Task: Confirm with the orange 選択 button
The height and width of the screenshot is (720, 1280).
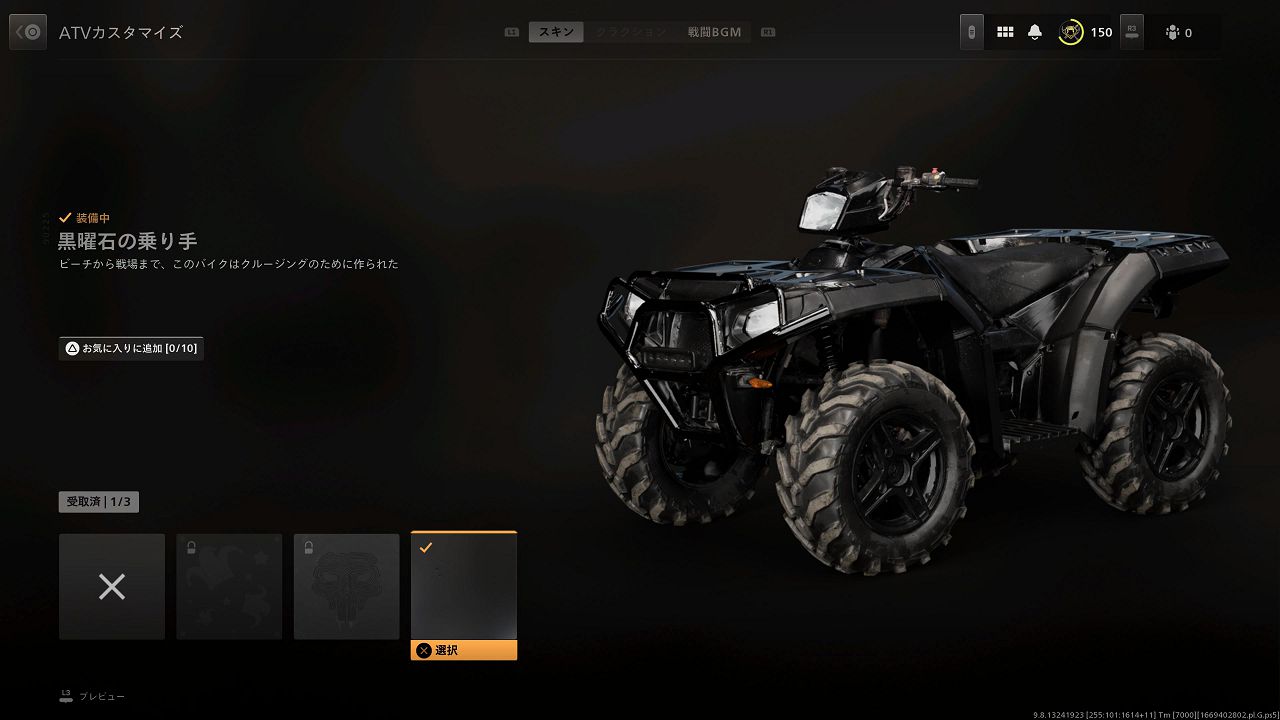Action: tap(464, 650)
